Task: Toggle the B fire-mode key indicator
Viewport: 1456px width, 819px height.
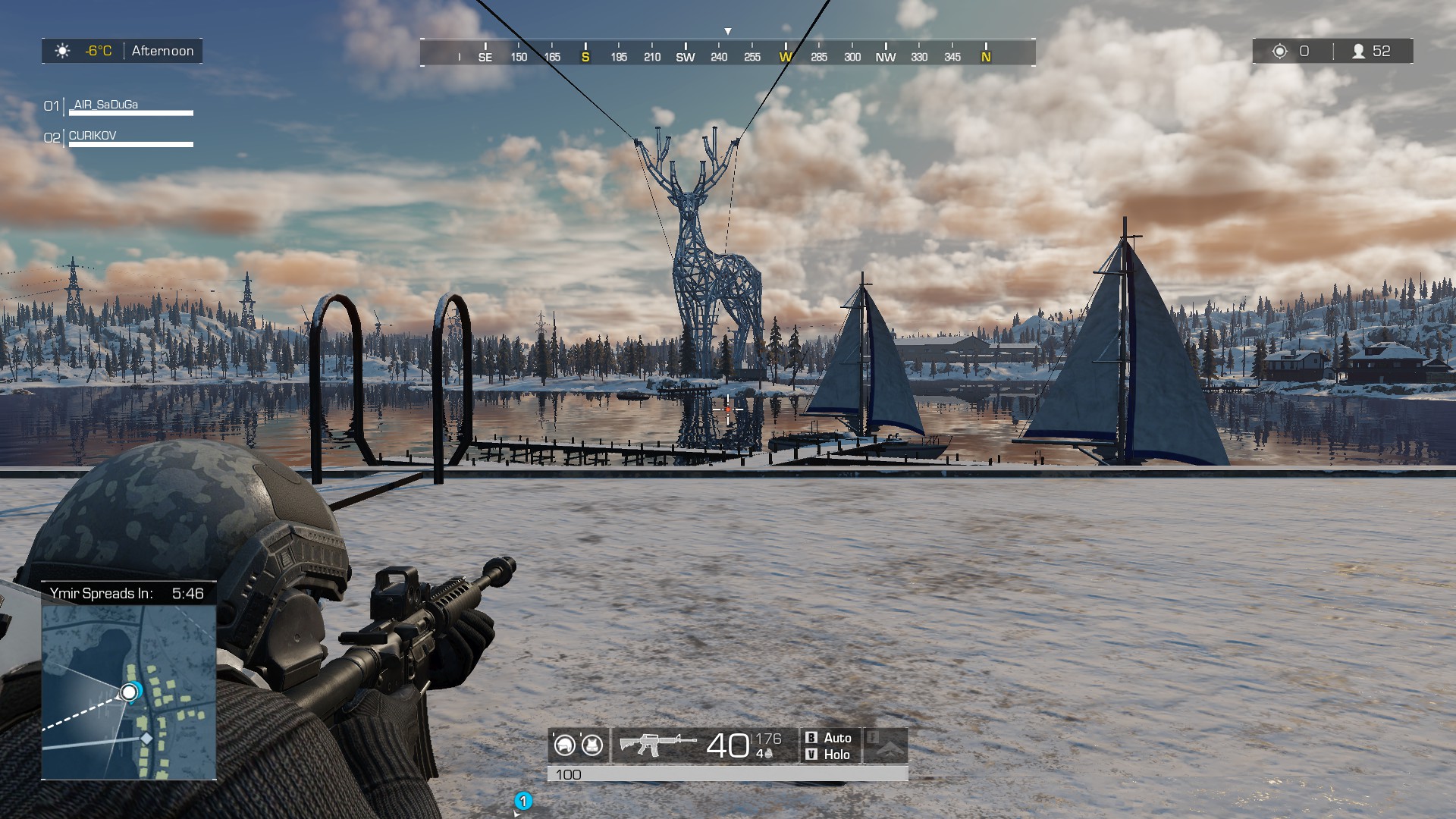Action: 811,738
